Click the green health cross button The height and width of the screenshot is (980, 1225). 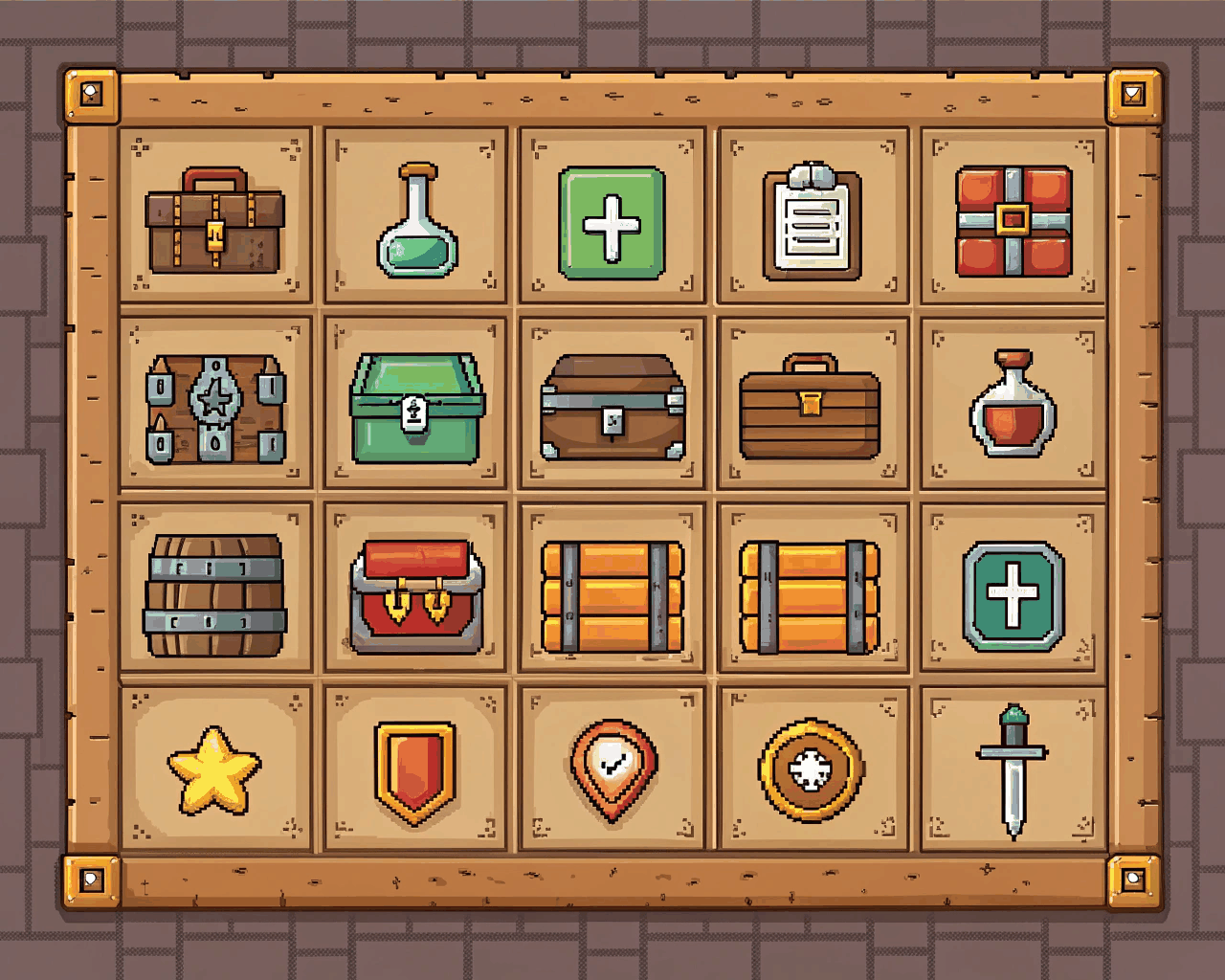click(612, 220)
